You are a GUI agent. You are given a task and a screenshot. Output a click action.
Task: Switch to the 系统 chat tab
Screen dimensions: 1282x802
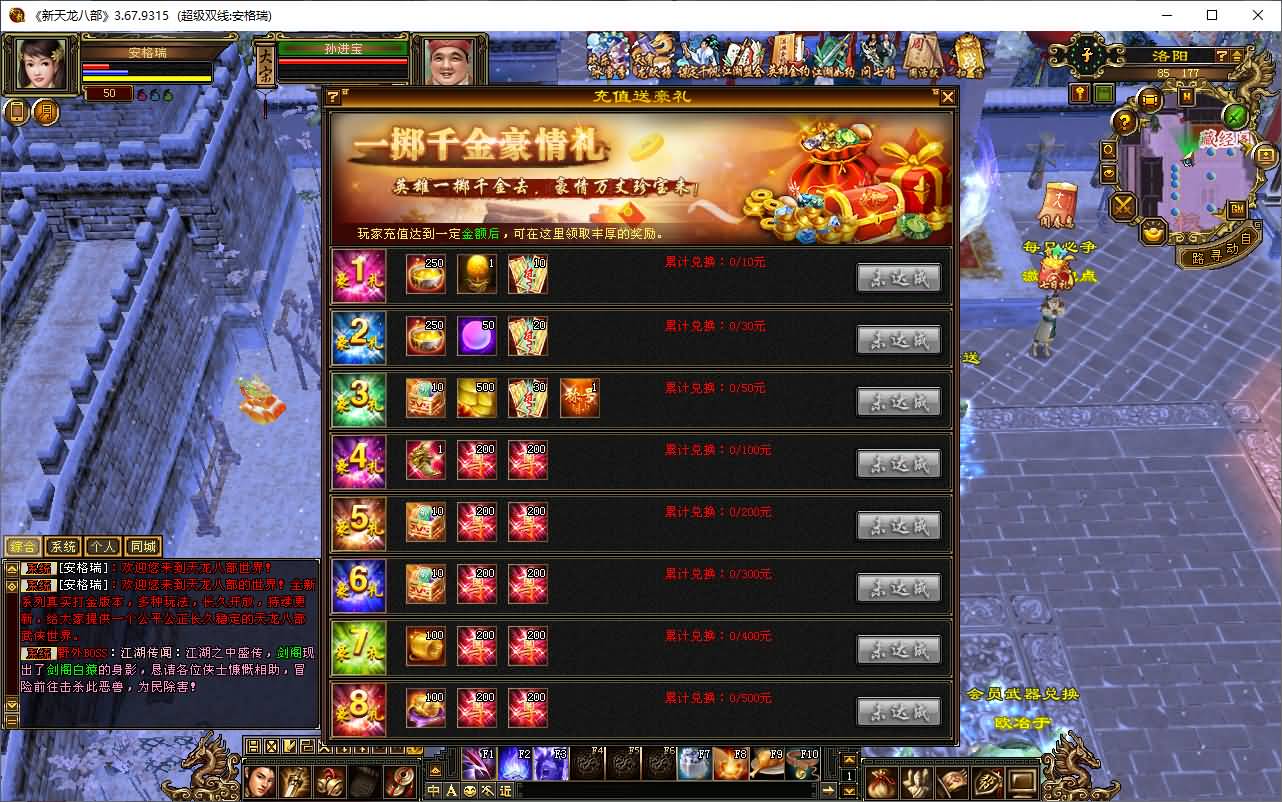coord(63,546)
